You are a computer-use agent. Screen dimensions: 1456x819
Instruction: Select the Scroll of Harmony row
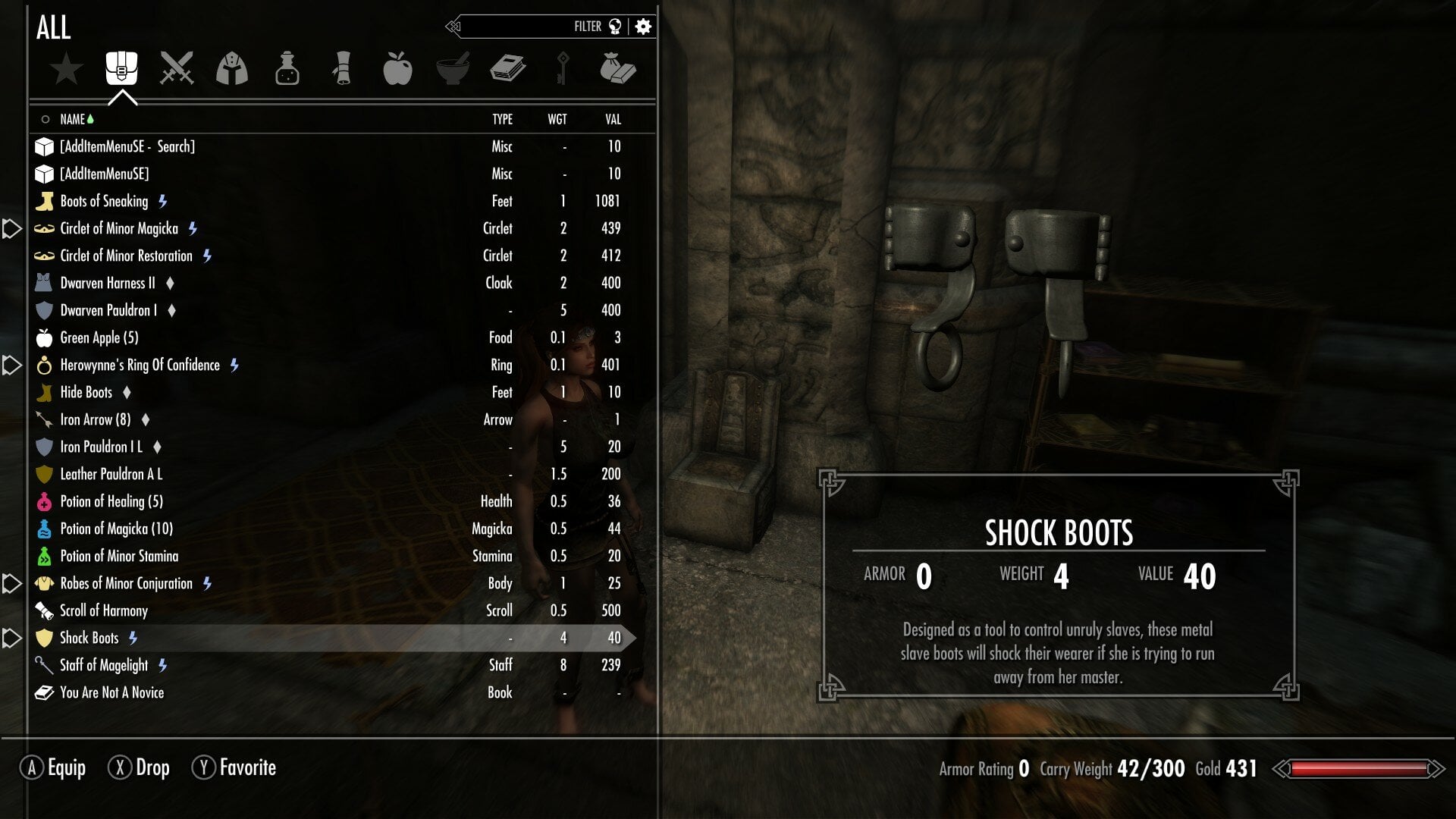[x=104, y=610]
